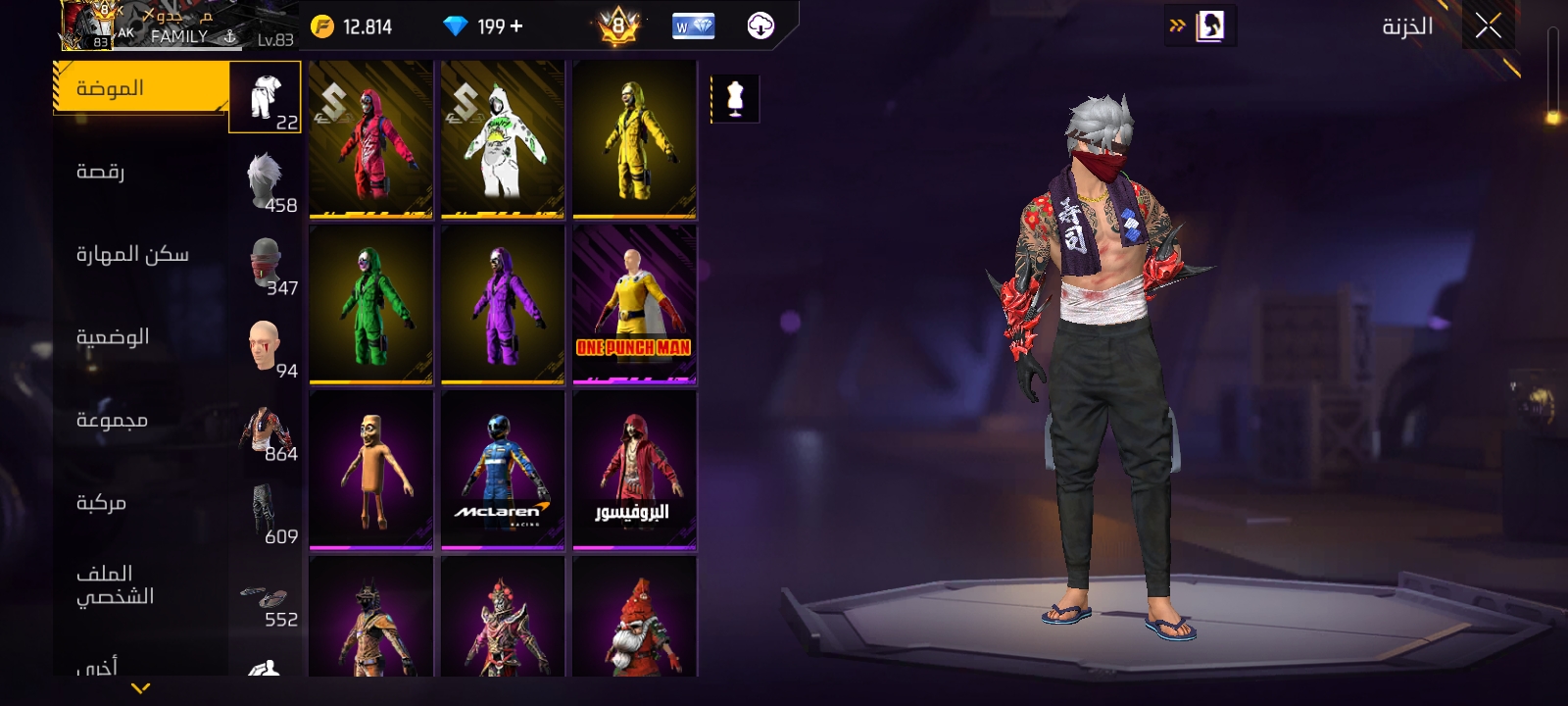Select the orange wooden puppet costume
The width and height of the screenshot is (1568, 706).
point(370,470)
